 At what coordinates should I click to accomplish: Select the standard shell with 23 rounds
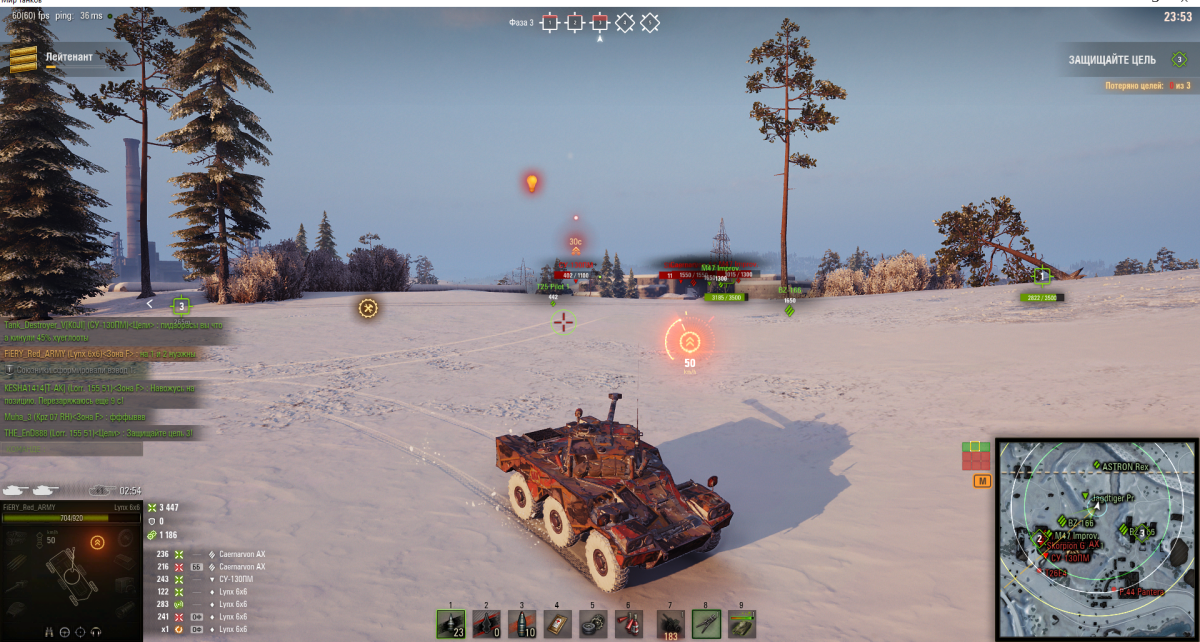coord(450,624)
